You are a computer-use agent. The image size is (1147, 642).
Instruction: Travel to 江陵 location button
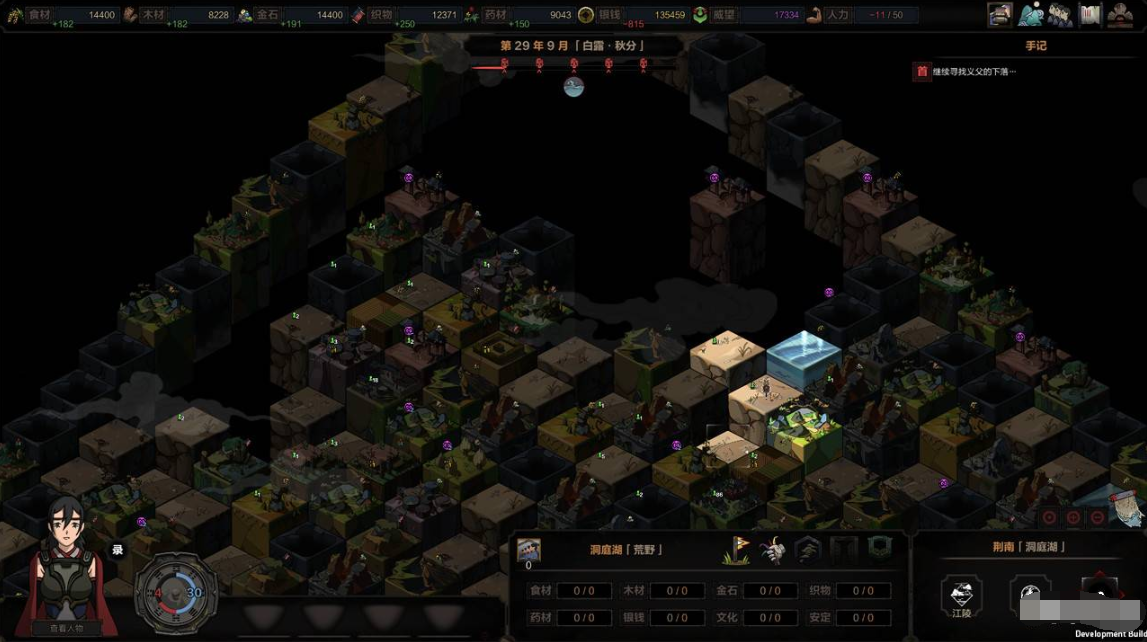click(x=961, y=597)
